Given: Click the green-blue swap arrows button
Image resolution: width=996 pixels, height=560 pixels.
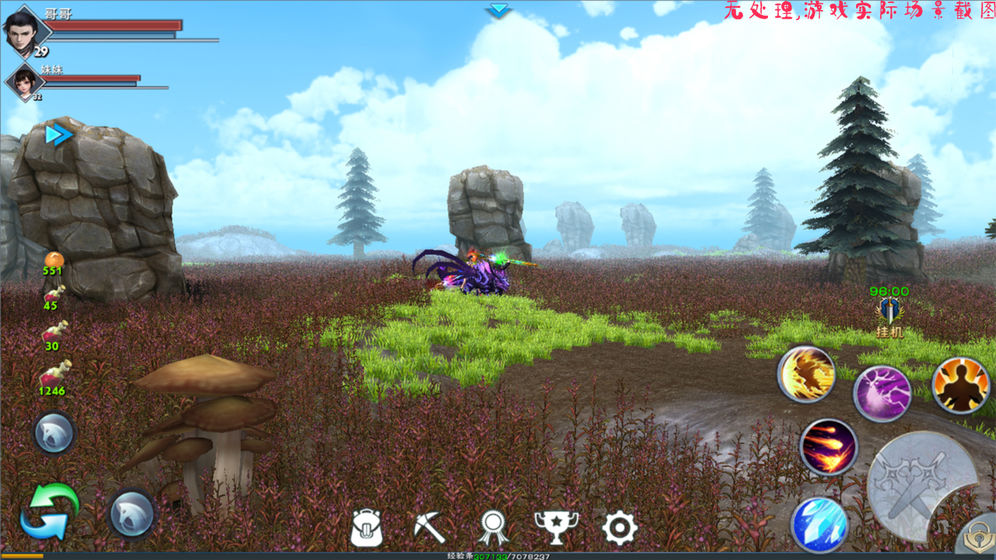Looking at the screenshot, I should [49, 511].
